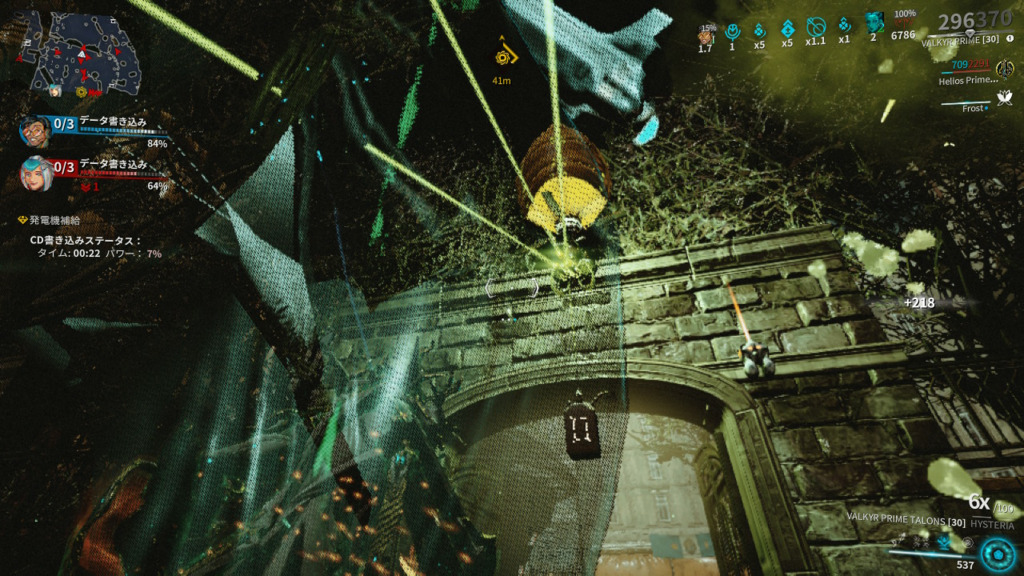This screenshot has width=1024, height=576.
Task: Select the Frost squadmate lotus icon
Action: pos(1003,98)
